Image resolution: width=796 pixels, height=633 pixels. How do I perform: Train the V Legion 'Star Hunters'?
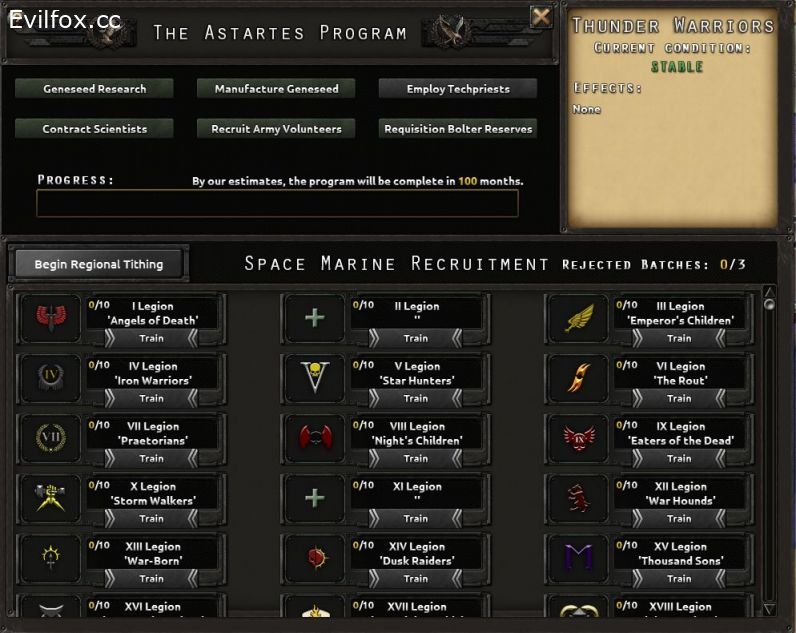[x=415, y=398]
